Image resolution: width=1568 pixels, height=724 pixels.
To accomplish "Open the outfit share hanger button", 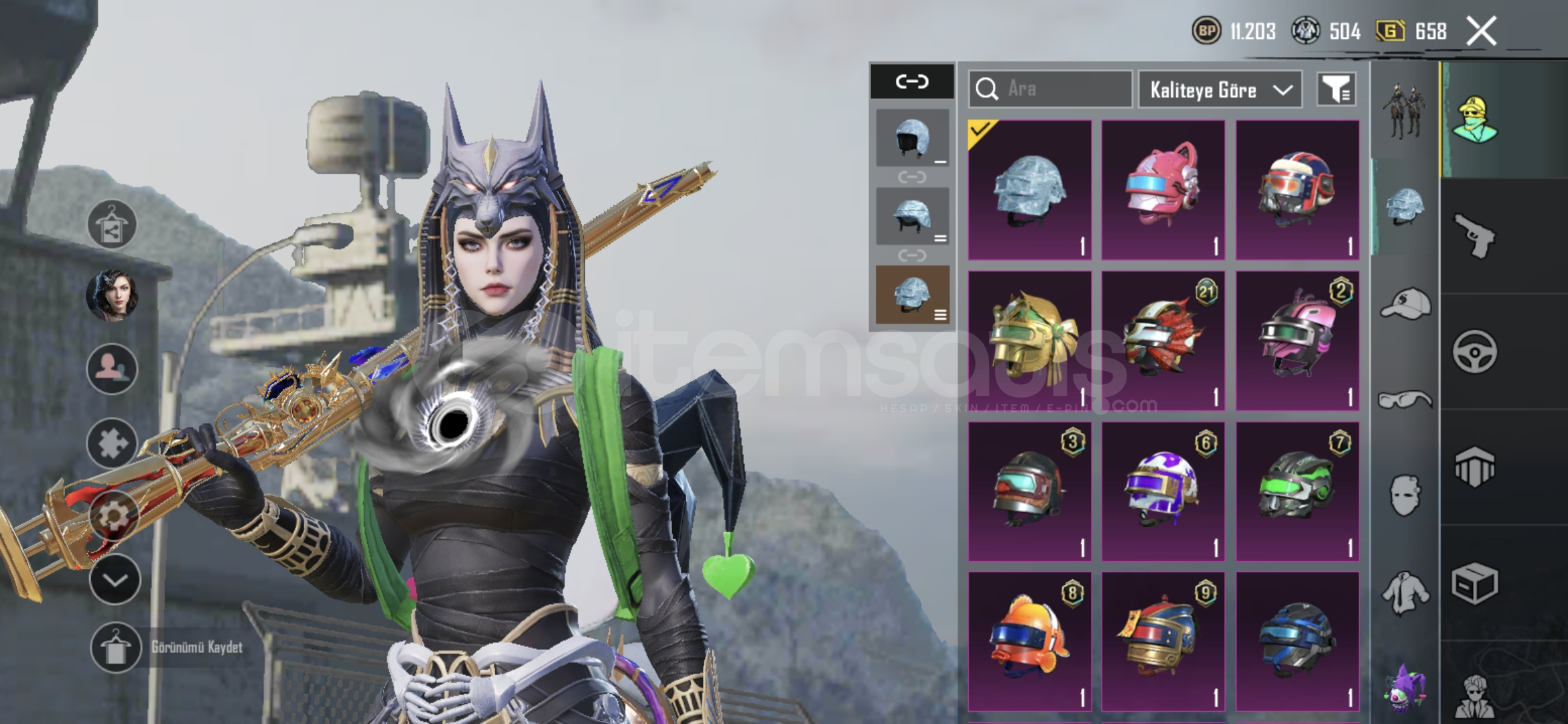I will [x=112, y=225].
